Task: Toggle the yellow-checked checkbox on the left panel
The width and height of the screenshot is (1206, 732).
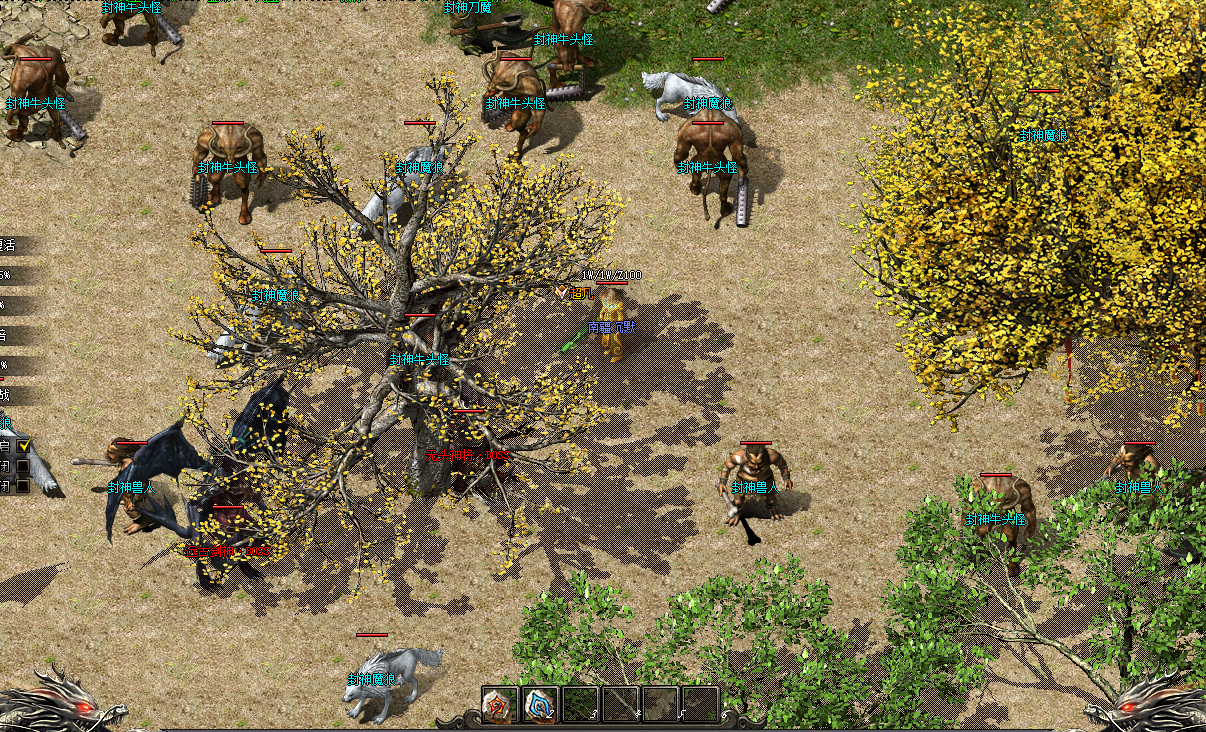Action: [24, 445]
